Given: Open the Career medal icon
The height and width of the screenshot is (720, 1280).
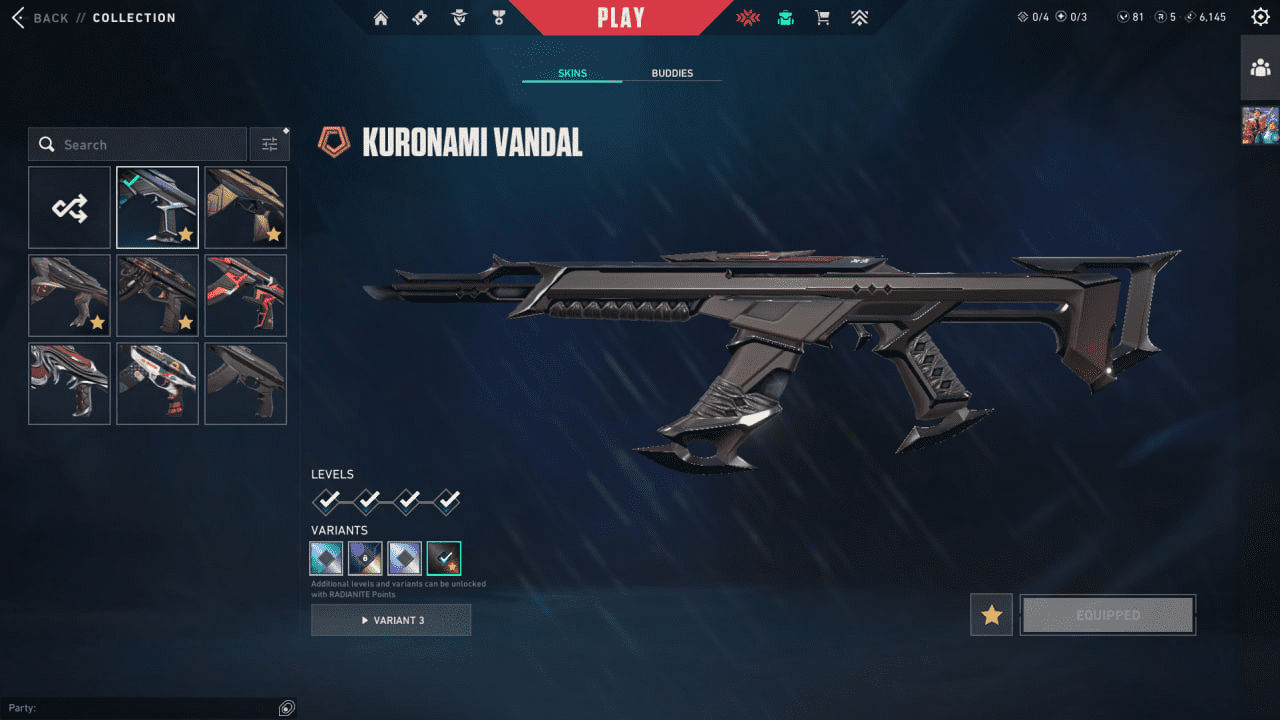Looking at the screenshot, I should coord(499,17).
